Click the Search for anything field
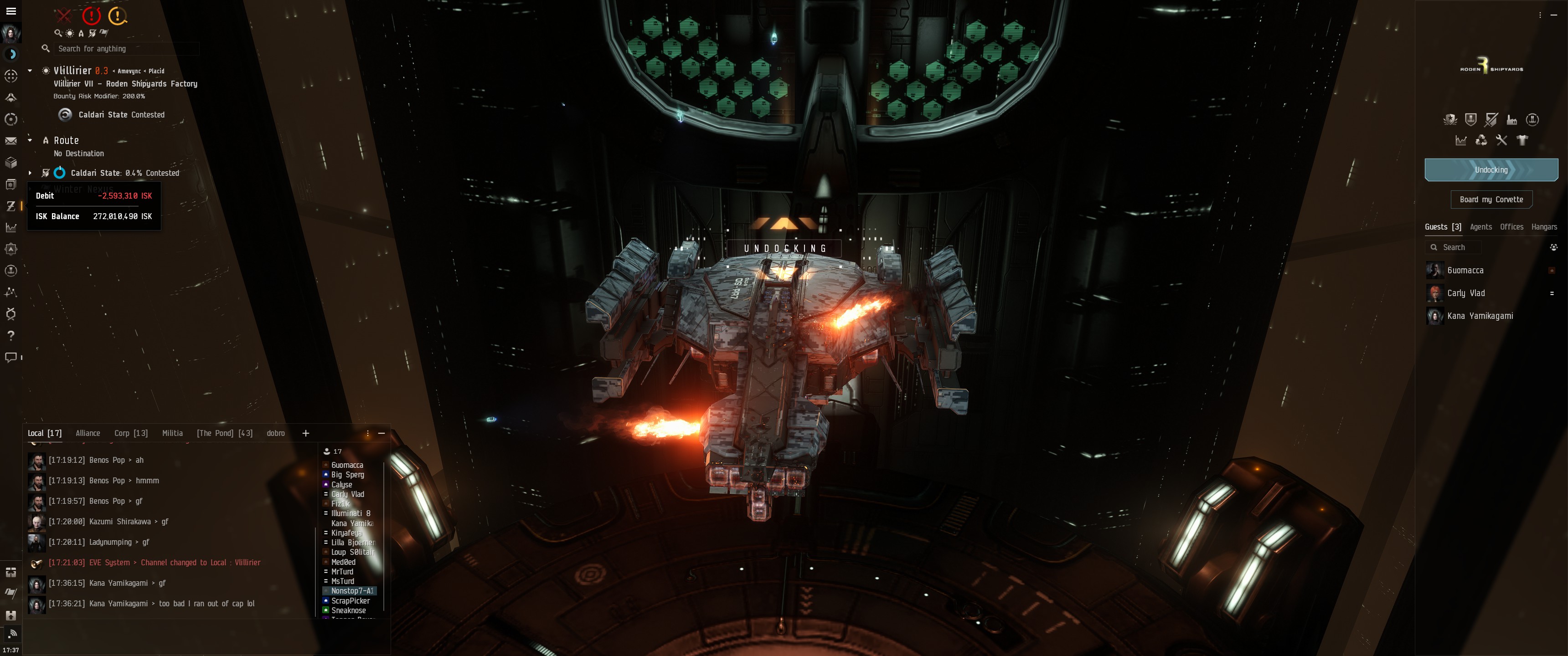1568x656 pixels. tap(125, 49)
